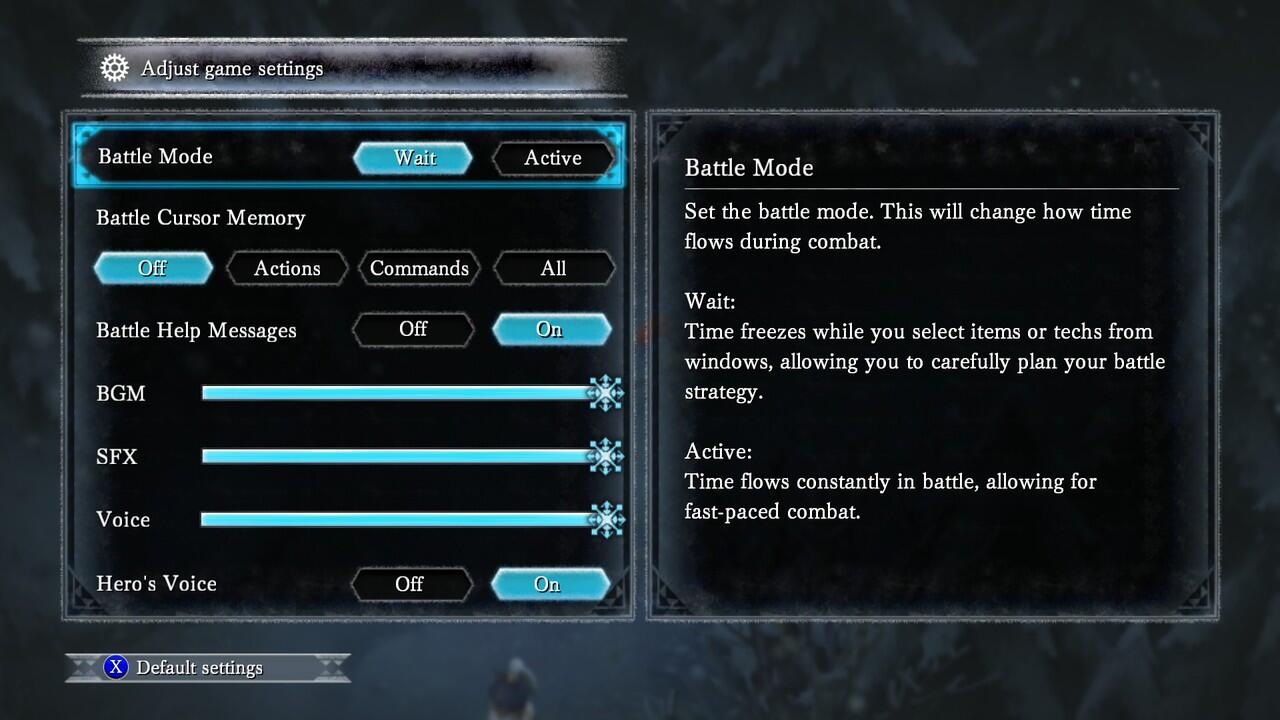The image size is (1280, 720).
Task: Set Battle Mode to Wait
Action: [x=413, y=158]
